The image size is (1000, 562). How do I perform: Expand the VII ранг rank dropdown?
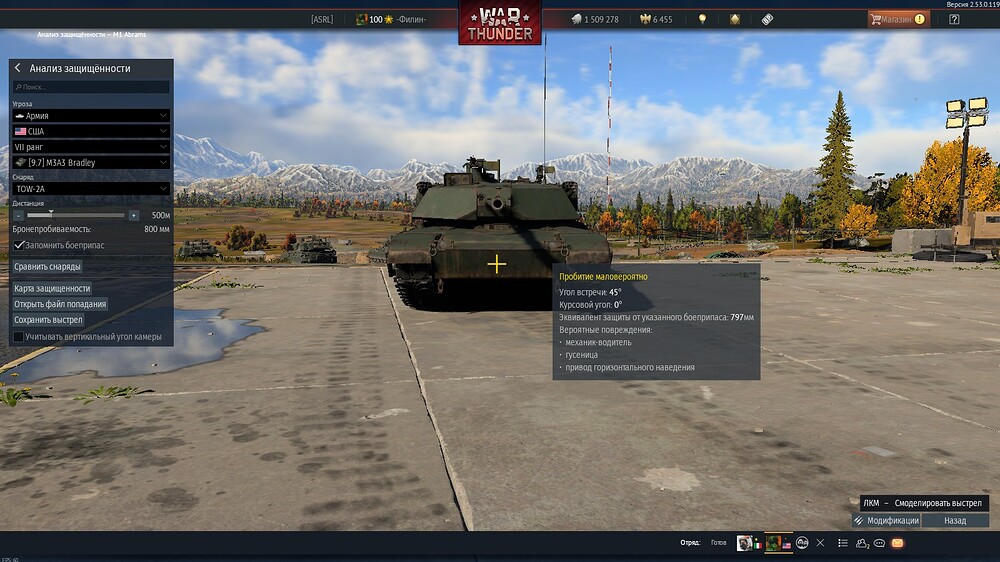[90, 146]
